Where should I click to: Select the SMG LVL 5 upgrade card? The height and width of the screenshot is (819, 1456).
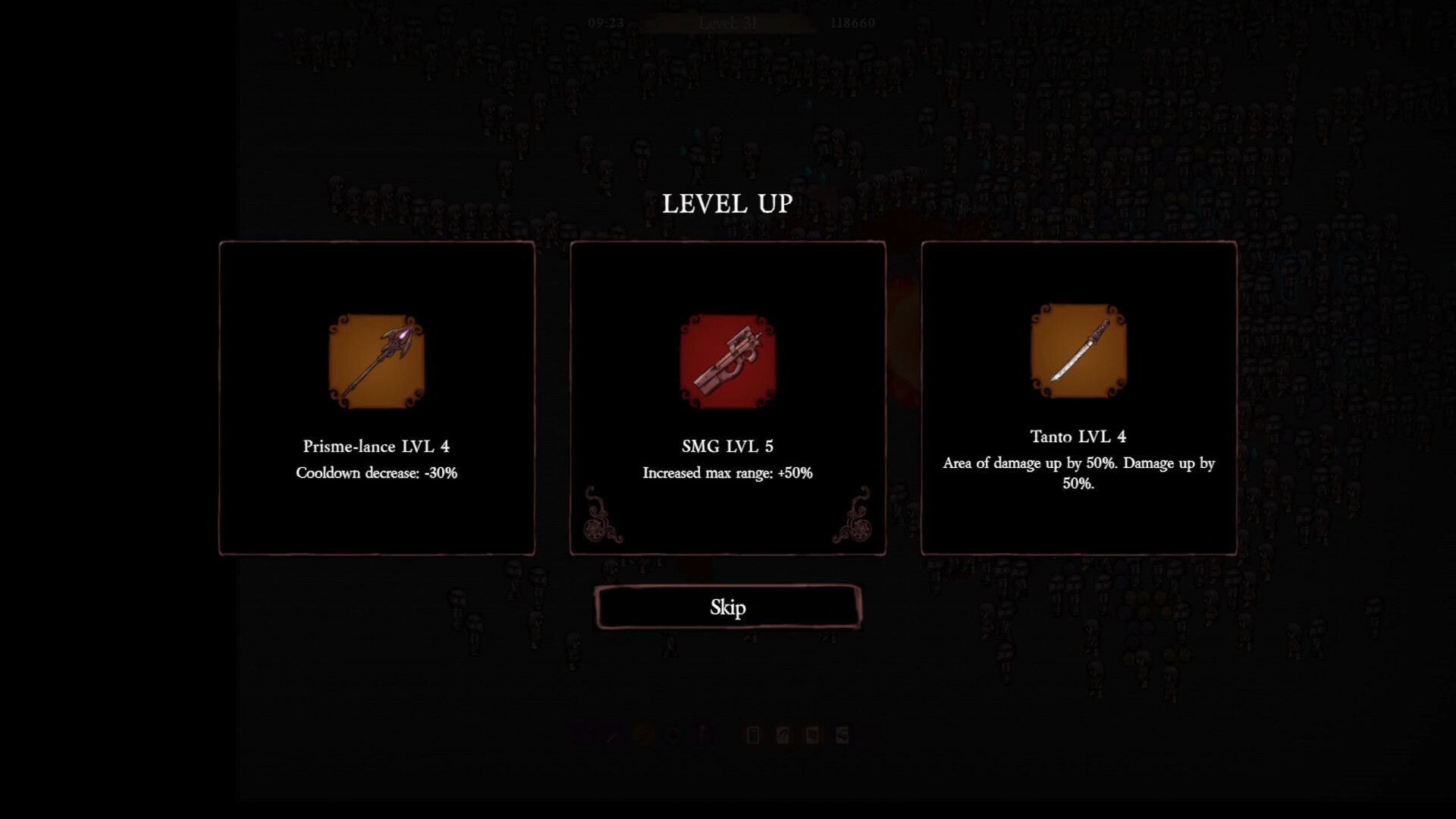(728, 398)
